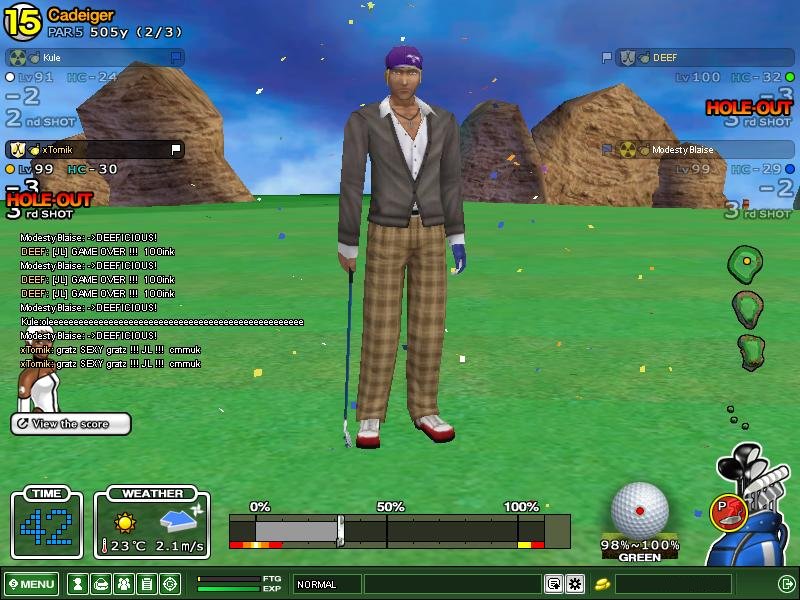This screenshot has height=600, width=800.
Task: Click the golf ball impact point
Action: coord(640,510)
